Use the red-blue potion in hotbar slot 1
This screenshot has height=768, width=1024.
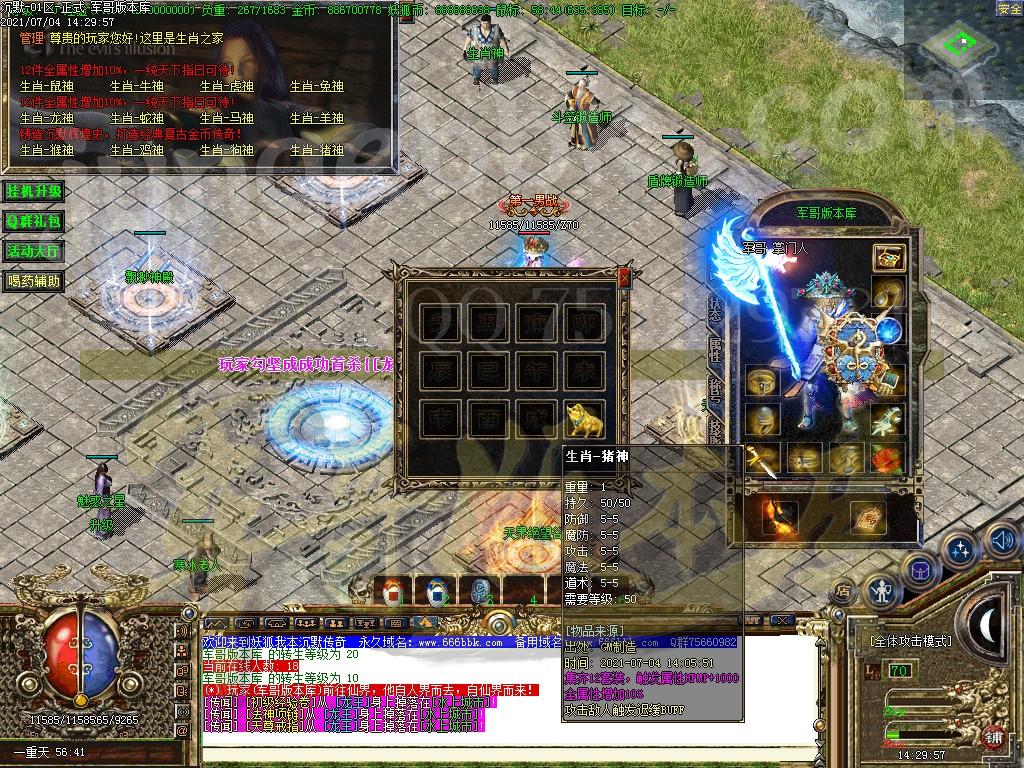click(393, 591)
